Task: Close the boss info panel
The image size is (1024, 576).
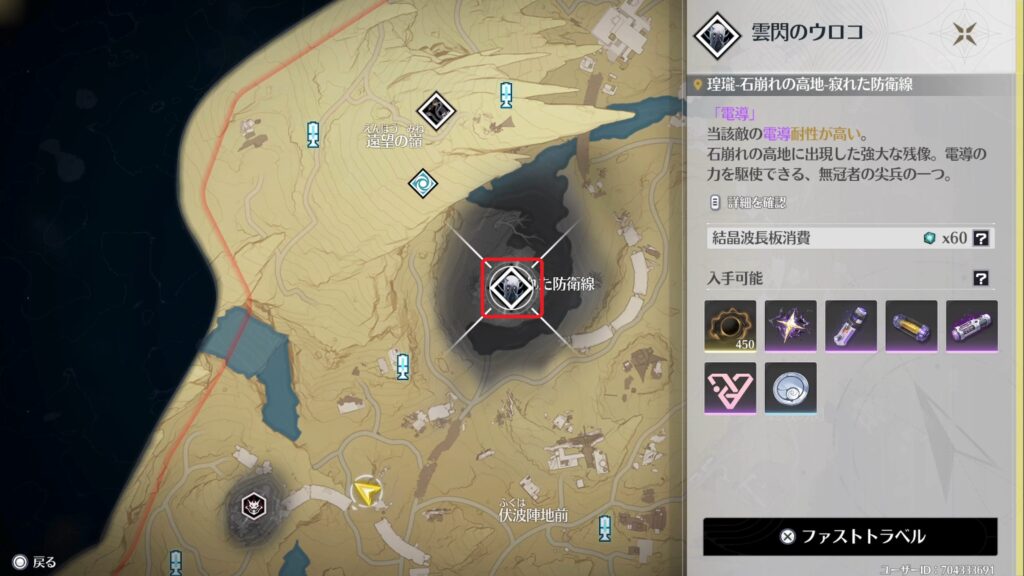Action: tap(964, 33)
